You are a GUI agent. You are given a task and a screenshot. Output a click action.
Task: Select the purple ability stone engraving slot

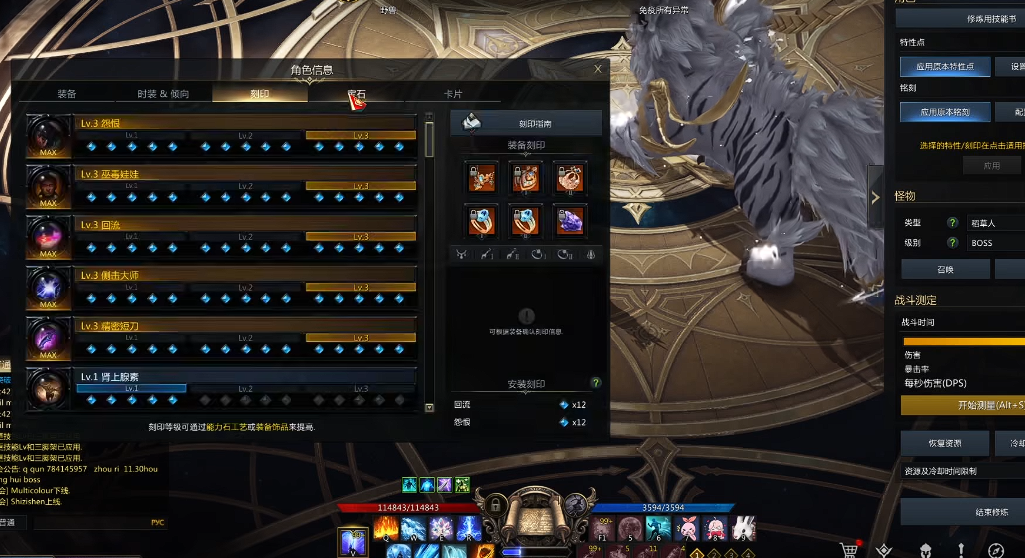coord(570,220)
